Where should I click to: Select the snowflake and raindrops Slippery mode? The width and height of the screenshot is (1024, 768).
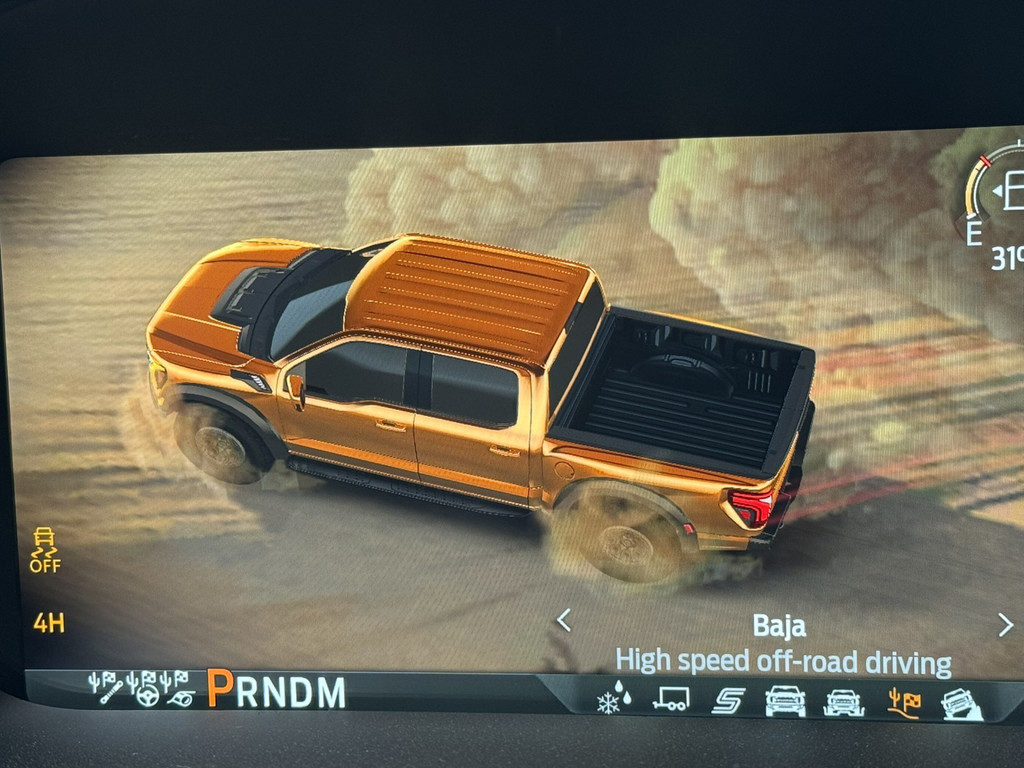click(613, 697)
